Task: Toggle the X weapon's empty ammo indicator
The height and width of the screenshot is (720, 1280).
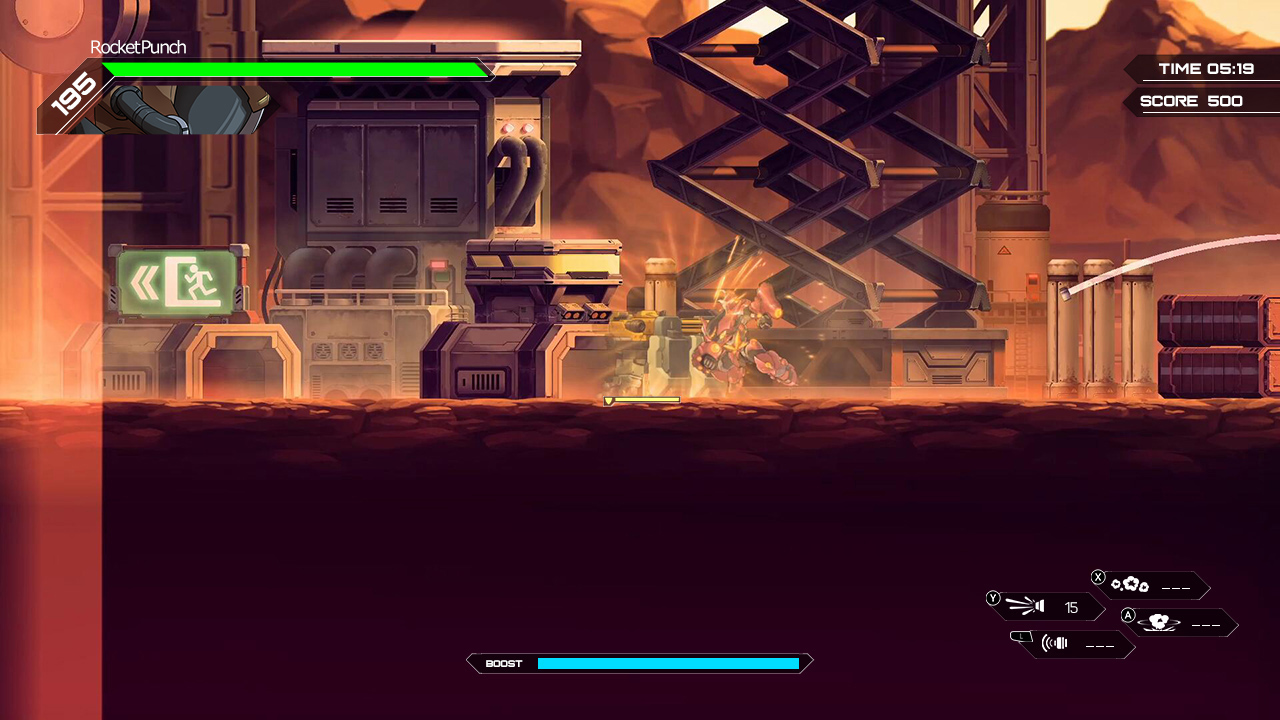Action: tap(1176, 587)
